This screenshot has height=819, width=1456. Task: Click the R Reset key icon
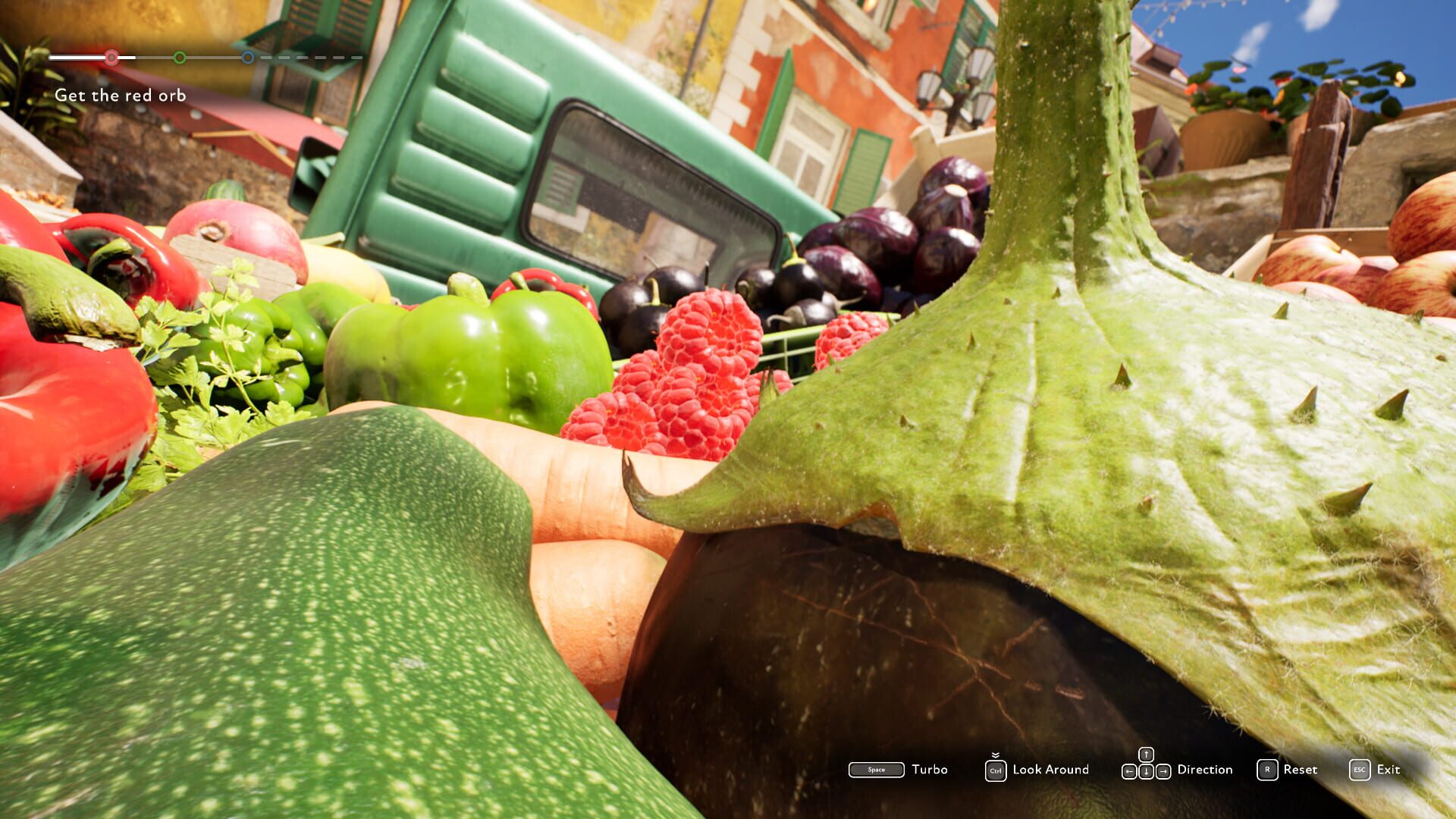(1267, 769)
